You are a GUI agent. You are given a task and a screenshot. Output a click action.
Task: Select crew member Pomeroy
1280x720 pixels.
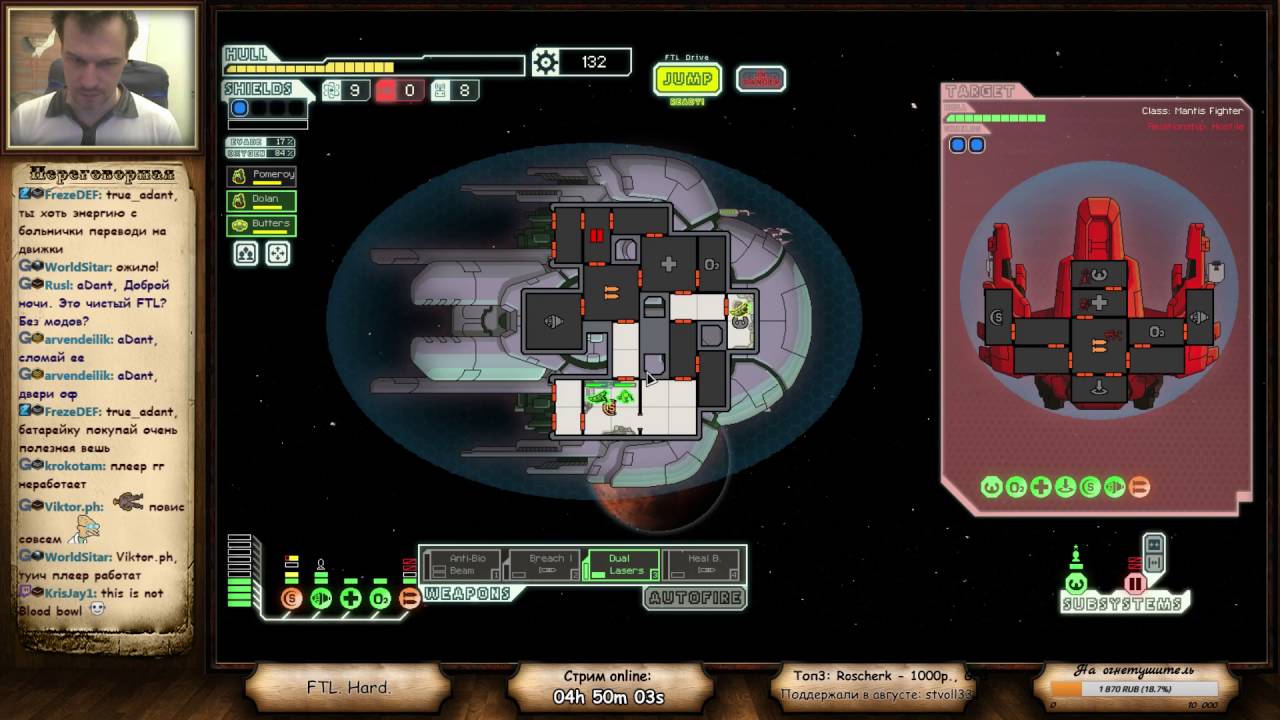pos(261,176)
